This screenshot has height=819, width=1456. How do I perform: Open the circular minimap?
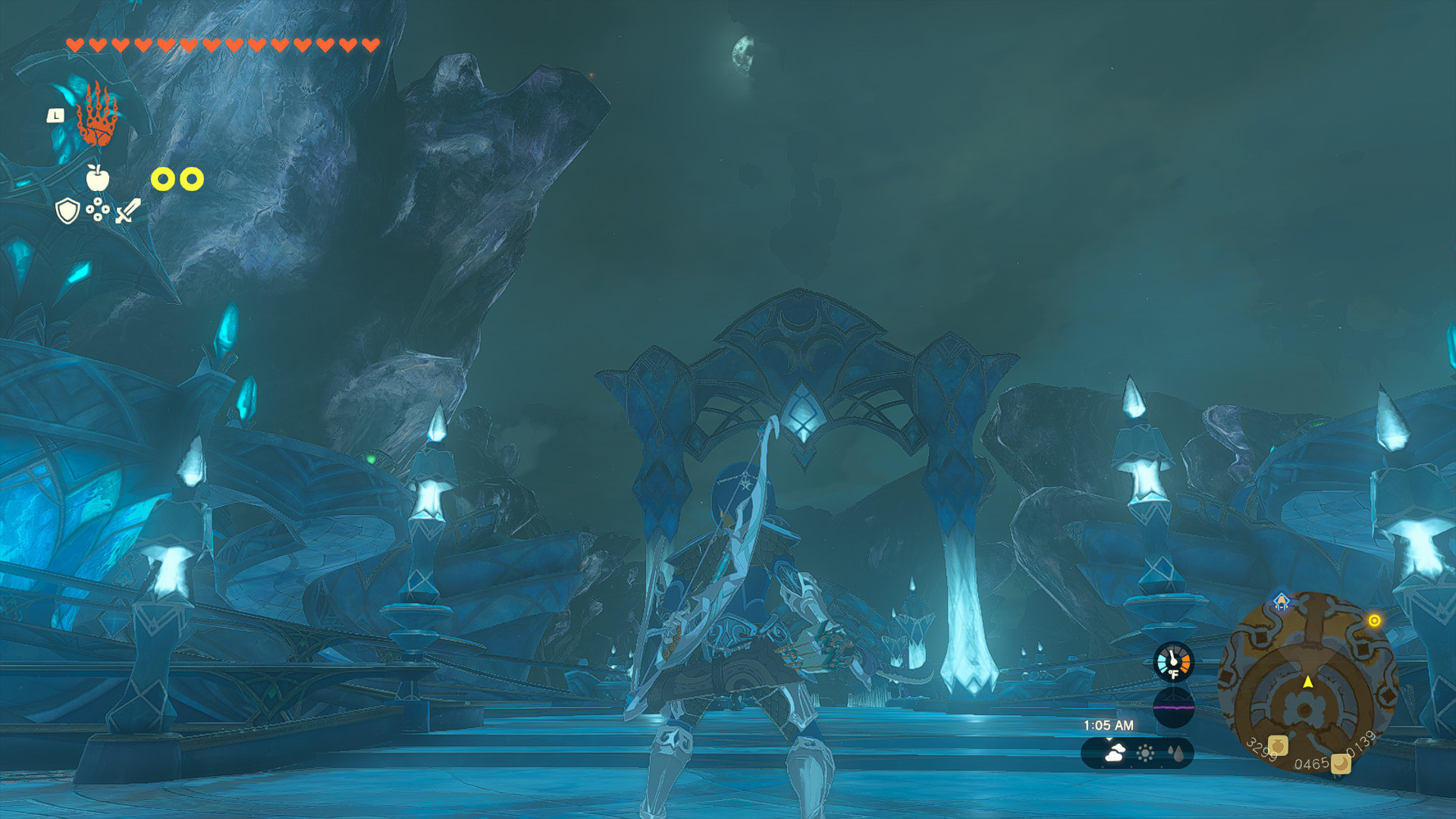click(x=1307, y=684)
